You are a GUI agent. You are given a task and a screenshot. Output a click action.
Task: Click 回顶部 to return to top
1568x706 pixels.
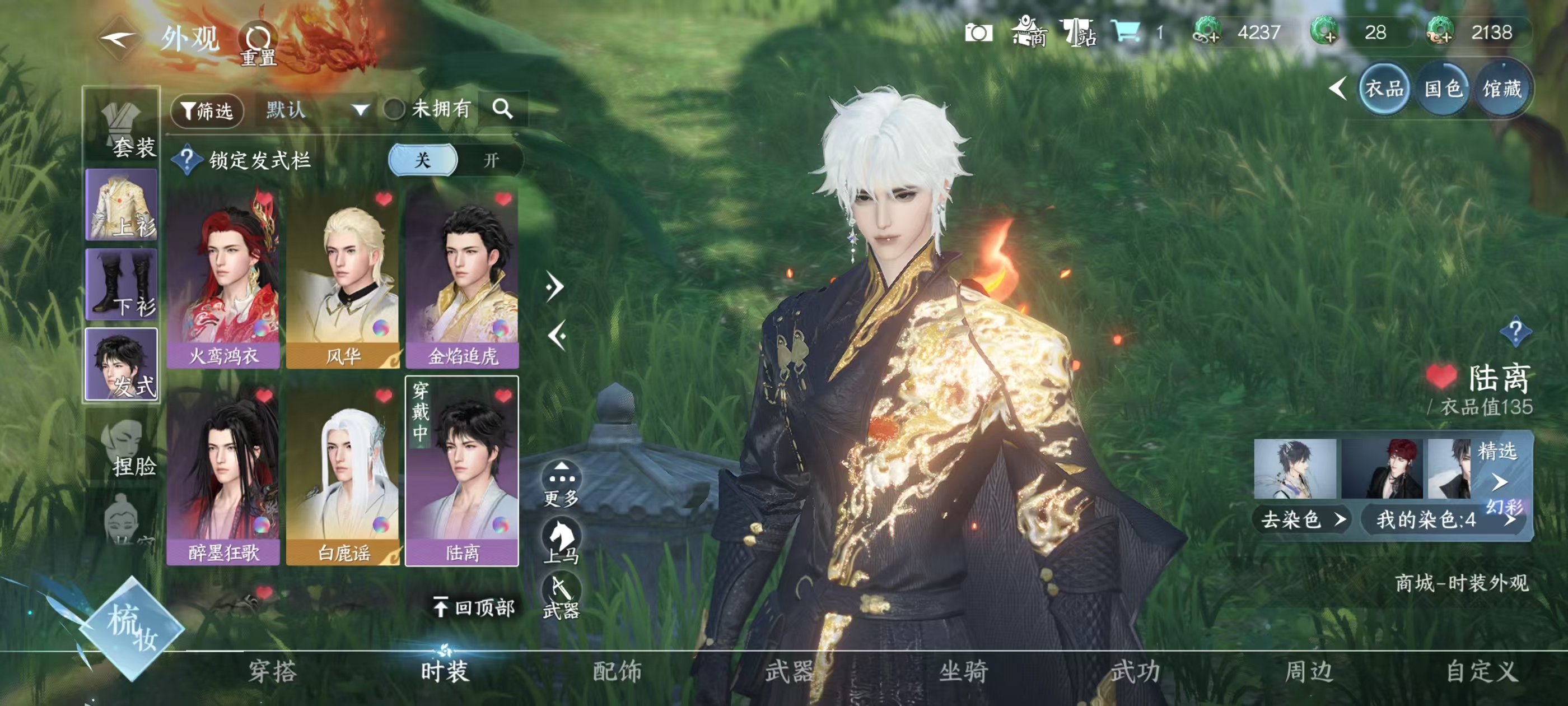475,607
